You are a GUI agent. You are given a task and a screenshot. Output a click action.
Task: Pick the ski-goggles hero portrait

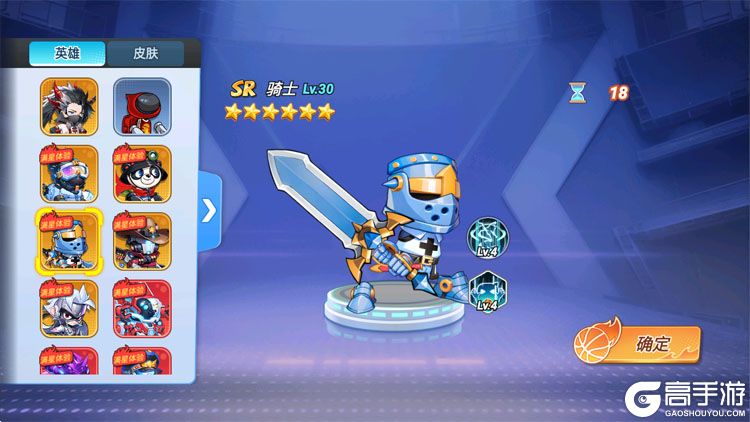pos(69,174)
